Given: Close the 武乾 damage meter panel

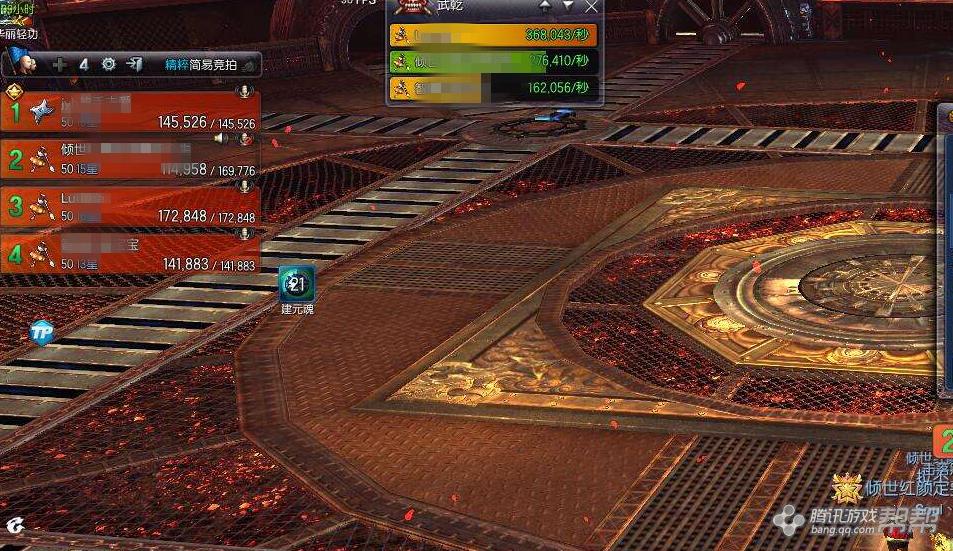Looking at the screenshot, I should click(591, 6).
